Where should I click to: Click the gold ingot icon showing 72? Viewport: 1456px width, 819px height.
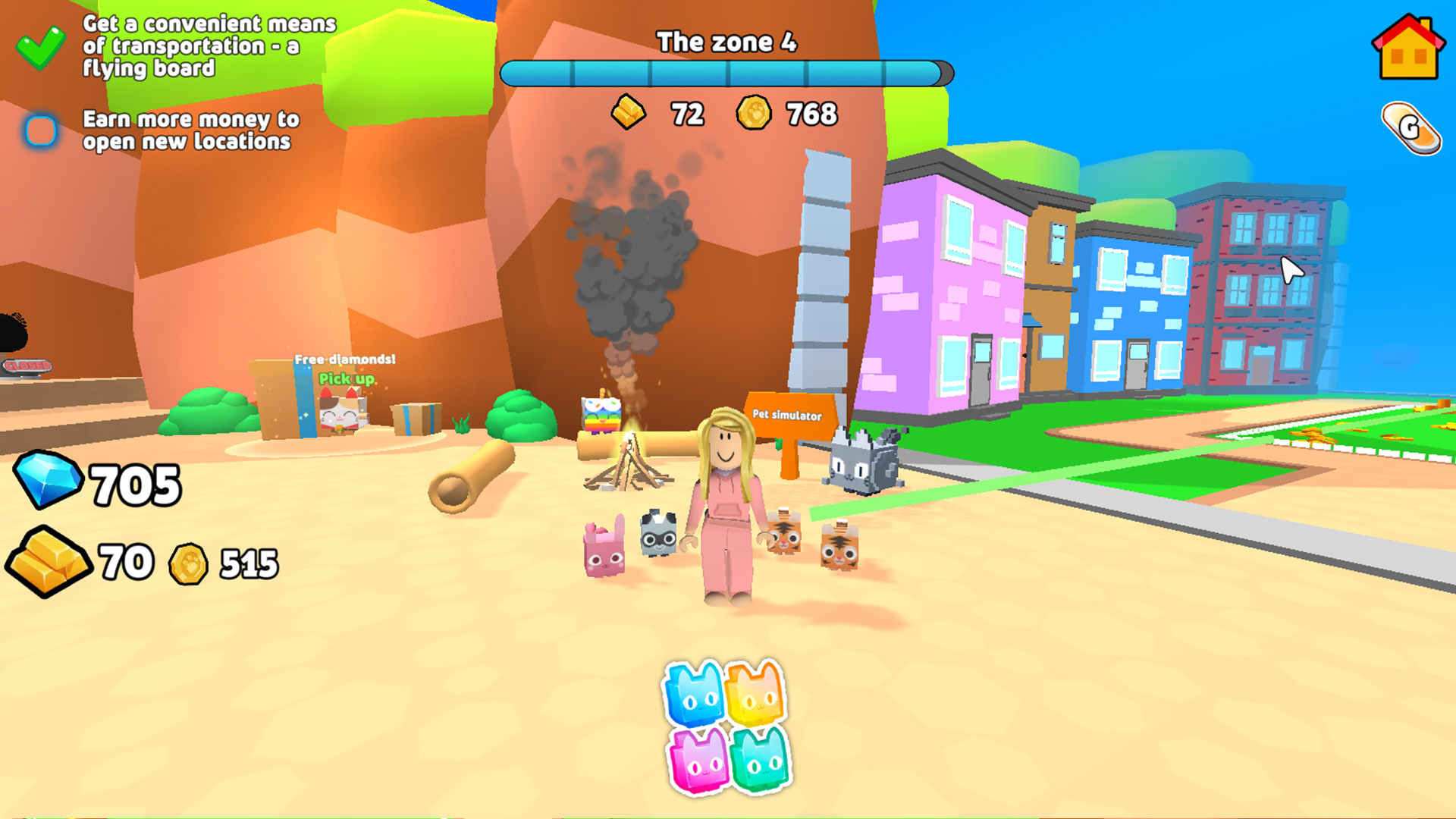pos(628,115)
